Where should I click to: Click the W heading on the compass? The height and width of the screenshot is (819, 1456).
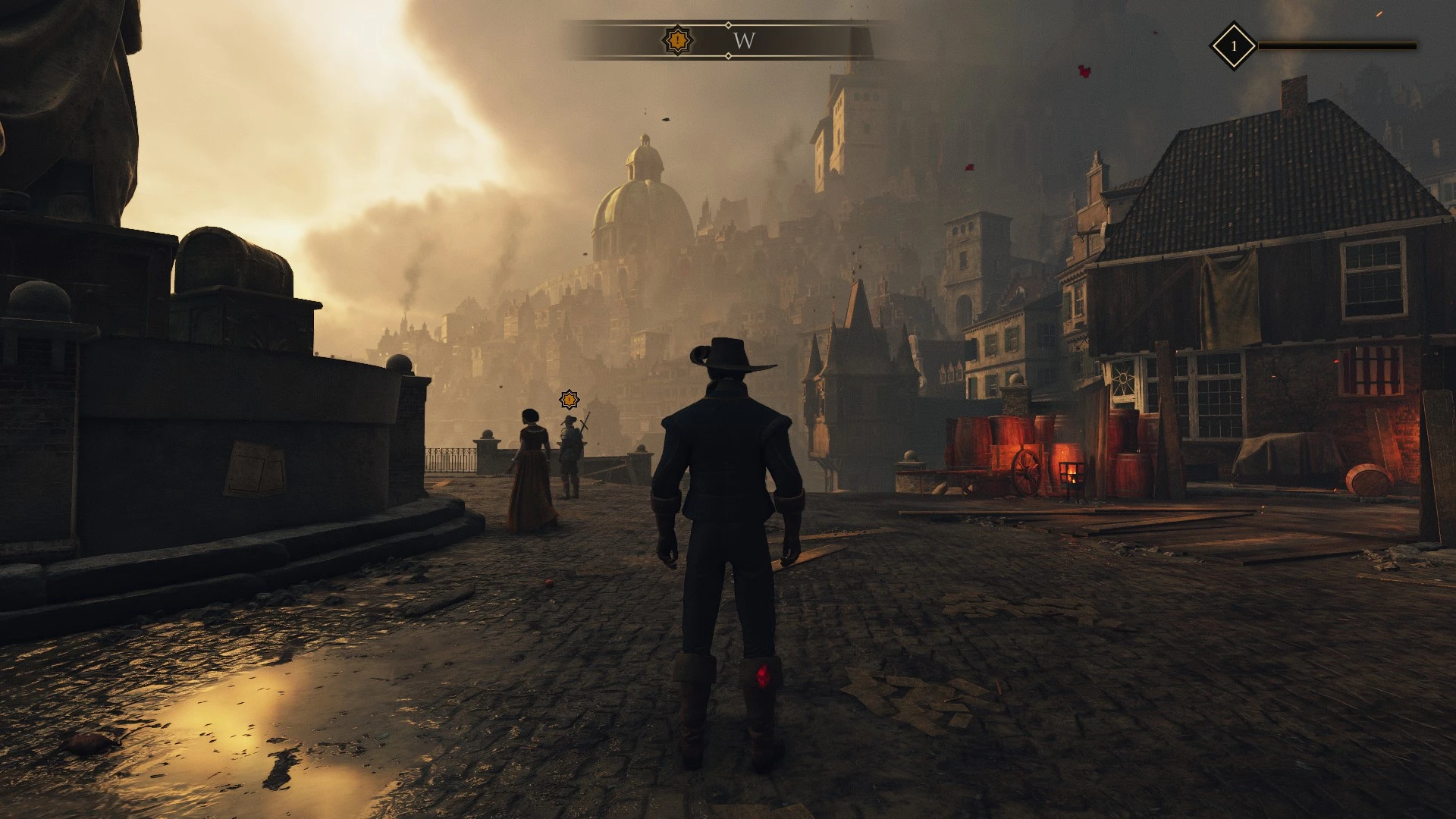pyautogui.click(x=744, y=41)
